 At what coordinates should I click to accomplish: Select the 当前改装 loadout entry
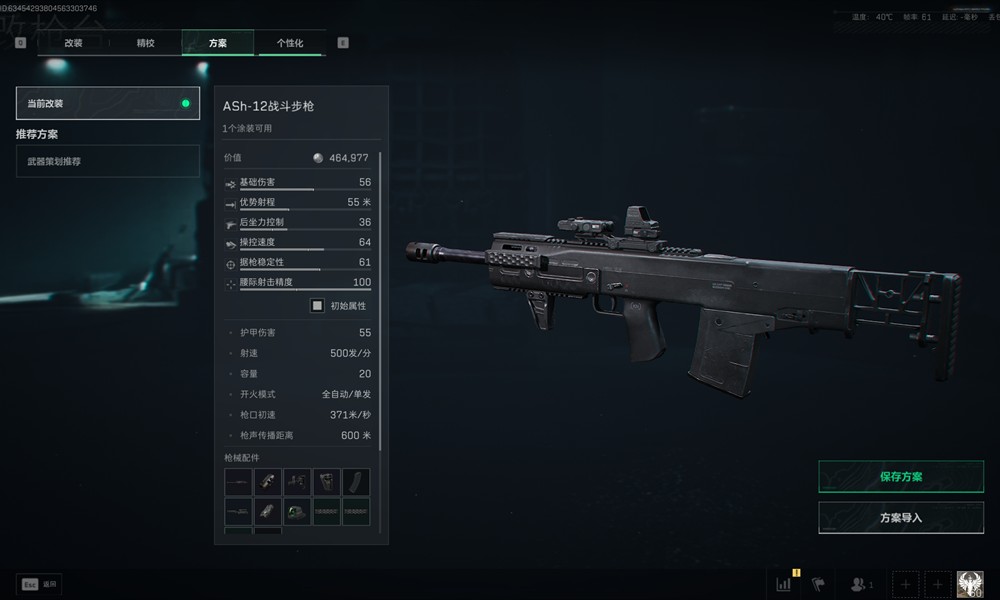(107, 103)
